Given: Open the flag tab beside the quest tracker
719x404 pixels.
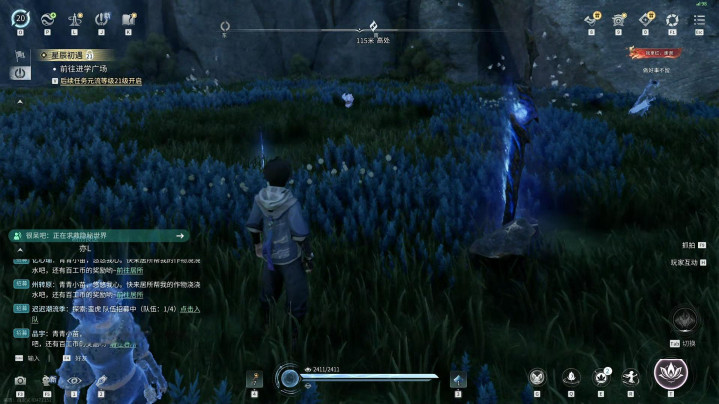Looking at the screenshot, I should tap(20, 56).
